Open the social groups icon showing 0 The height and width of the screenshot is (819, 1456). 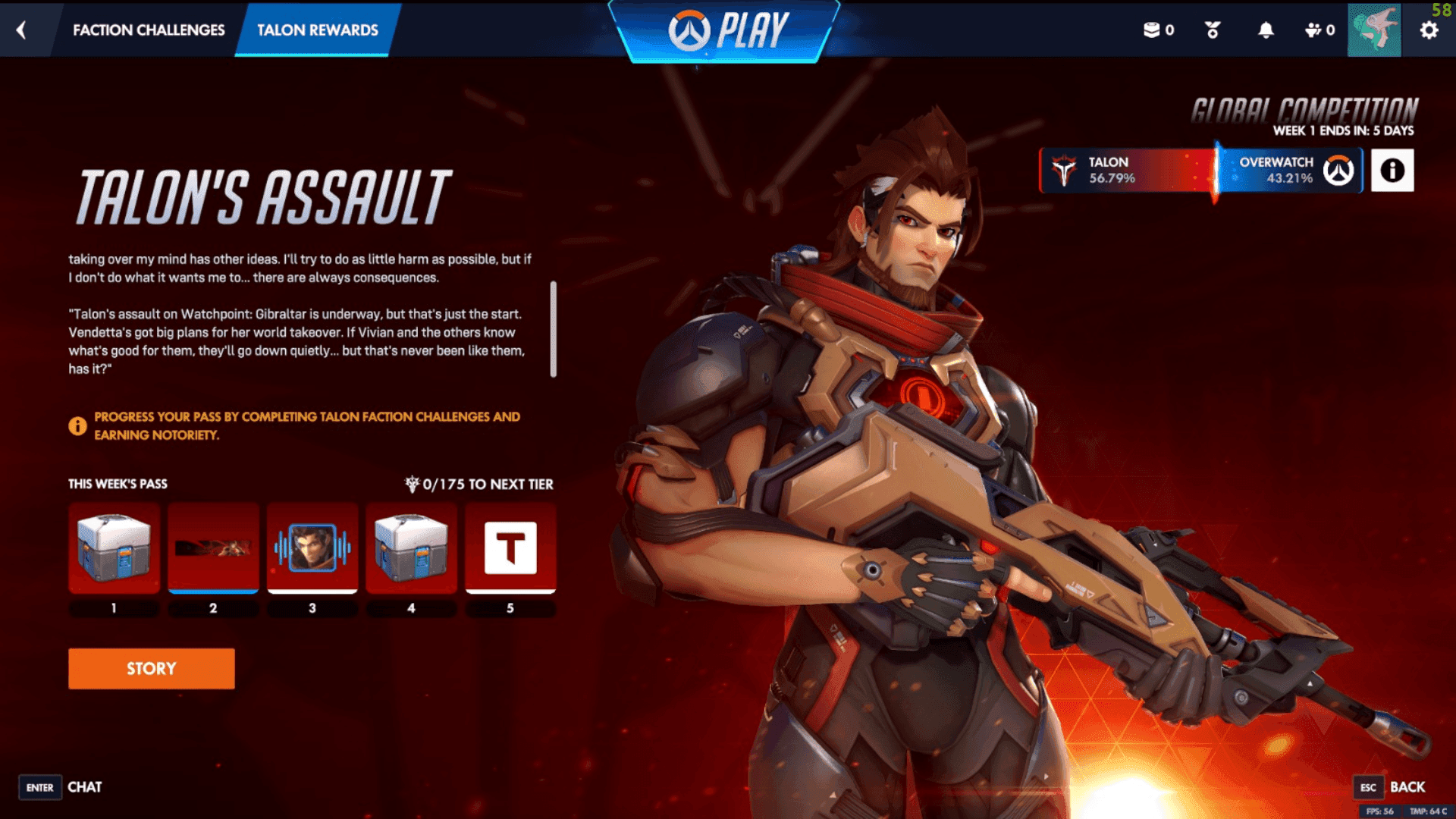coord(1314,30)
